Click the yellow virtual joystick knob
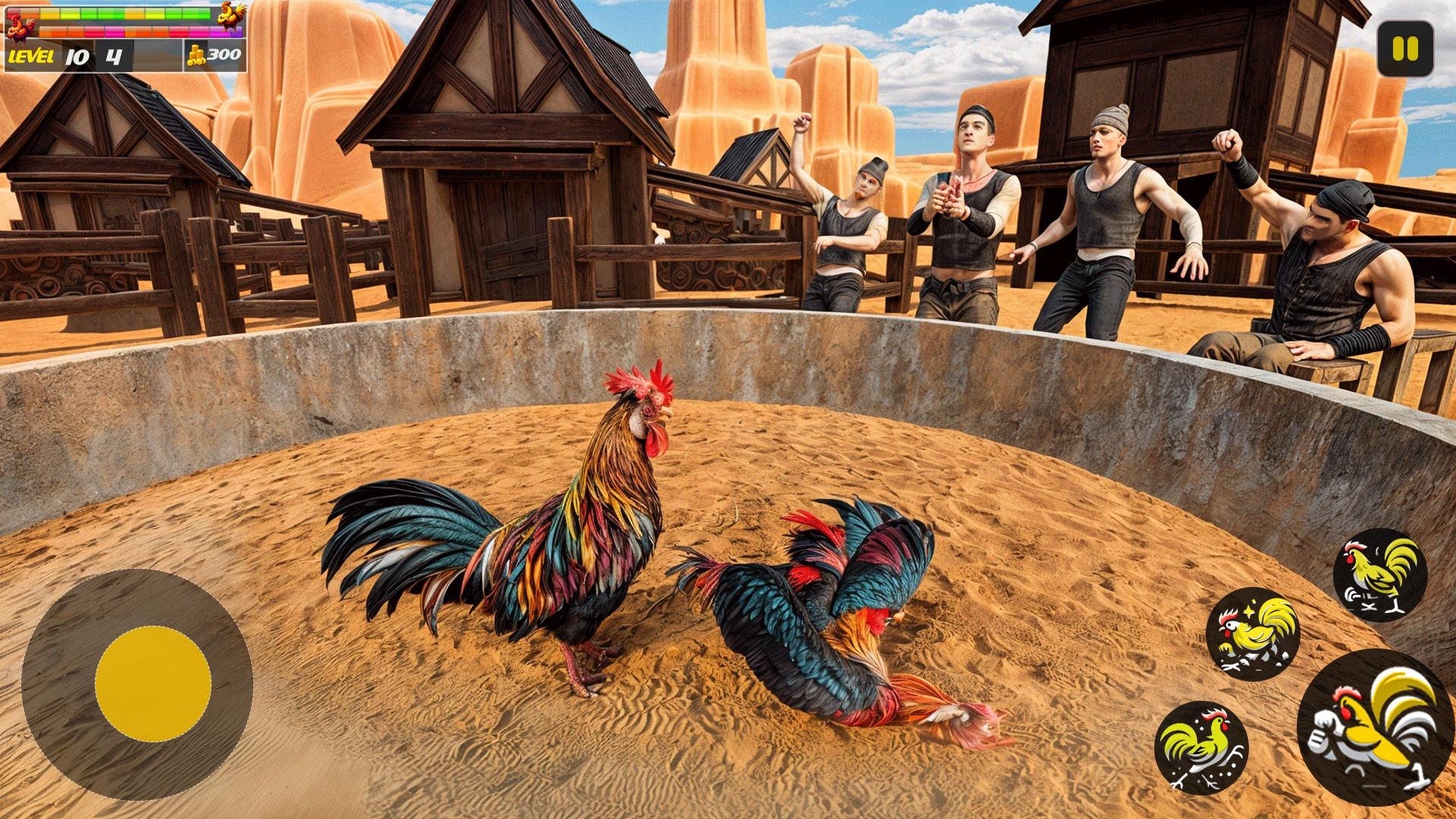 pyautogui.click(x=153, y=684)
